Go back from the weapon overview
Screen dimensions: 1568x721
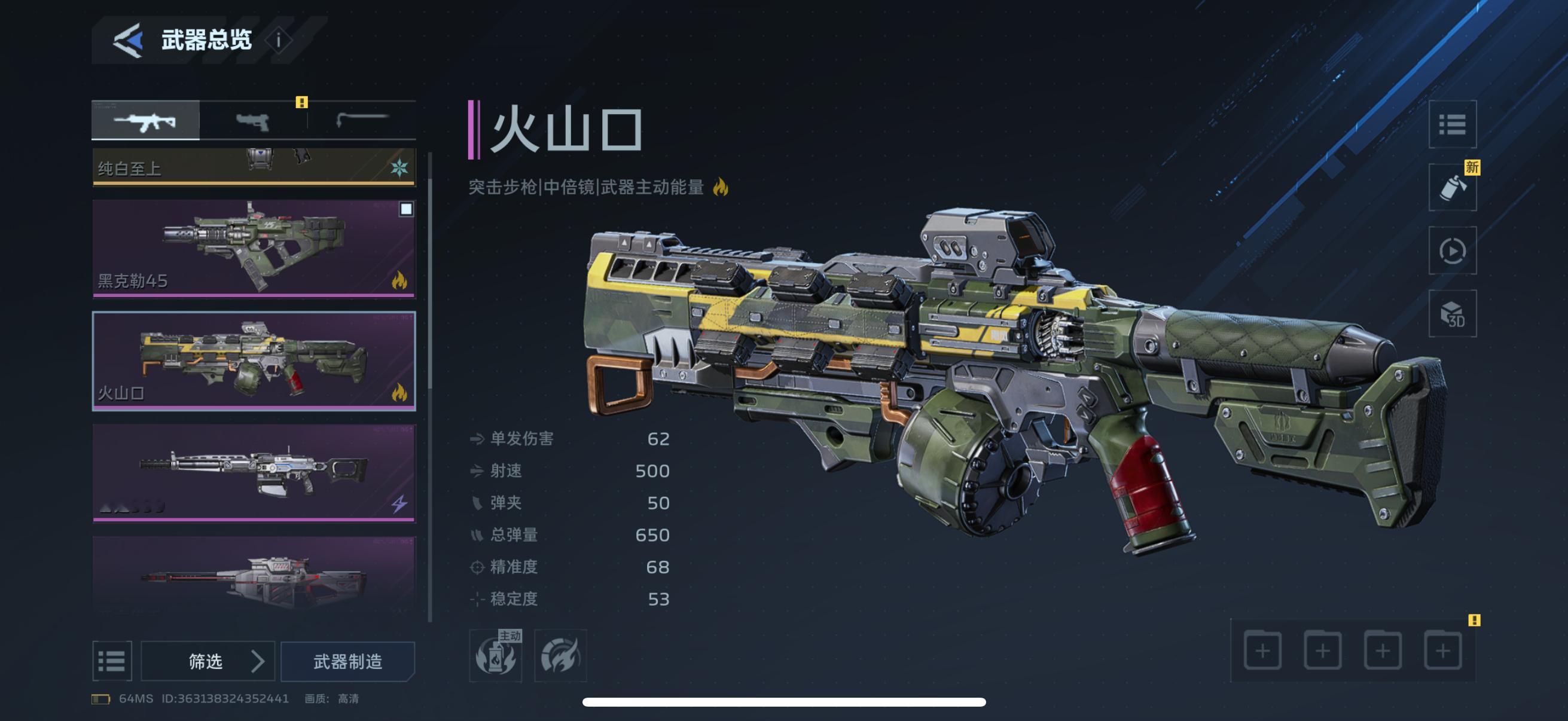pyautogui.click(x=129, y=40)
